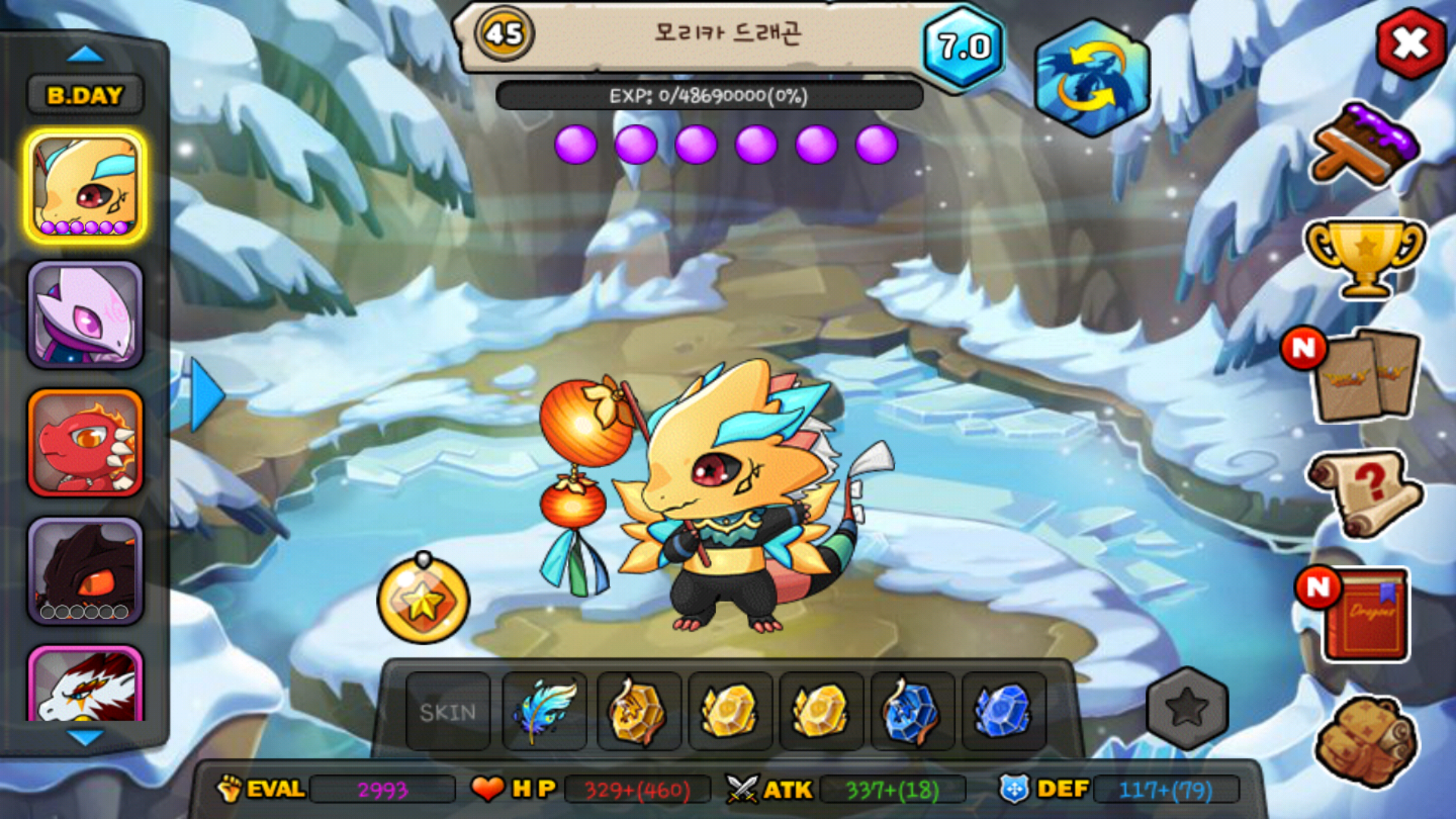1456x819 pixels.
Task: Select the blue feather equipment slot
Action: [544, 712]
